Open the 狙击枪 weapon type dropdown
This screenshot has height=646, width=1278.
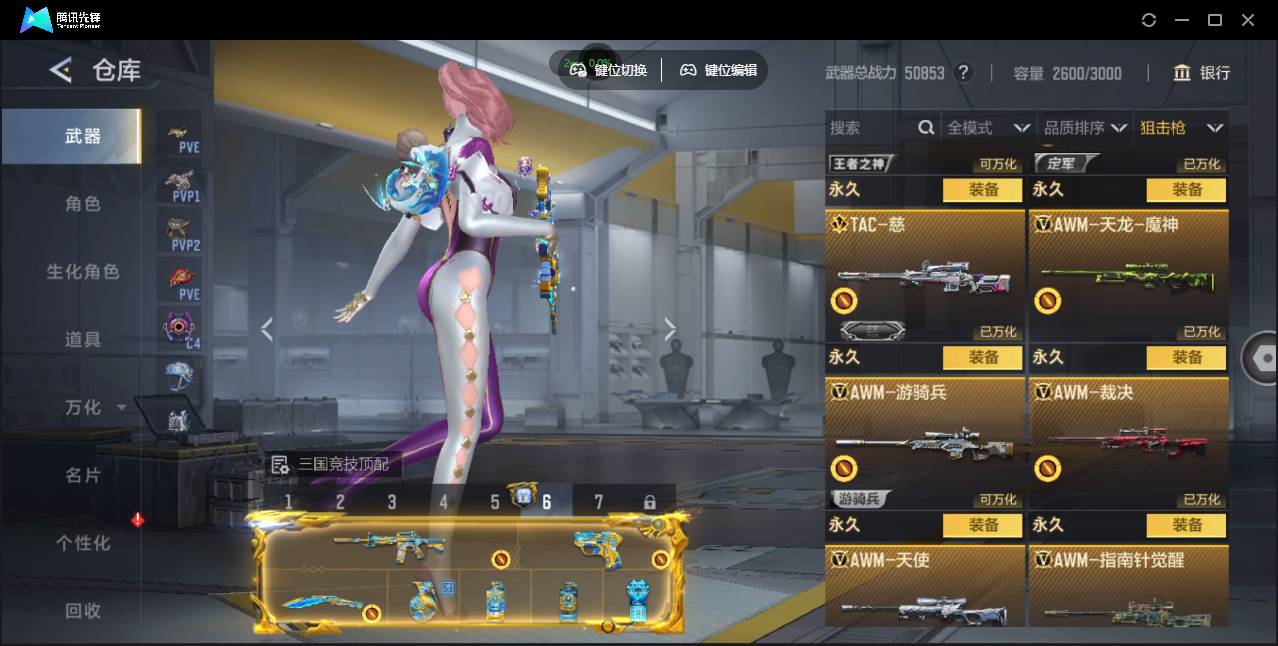pyautogui.click(x=1181, y=128)
